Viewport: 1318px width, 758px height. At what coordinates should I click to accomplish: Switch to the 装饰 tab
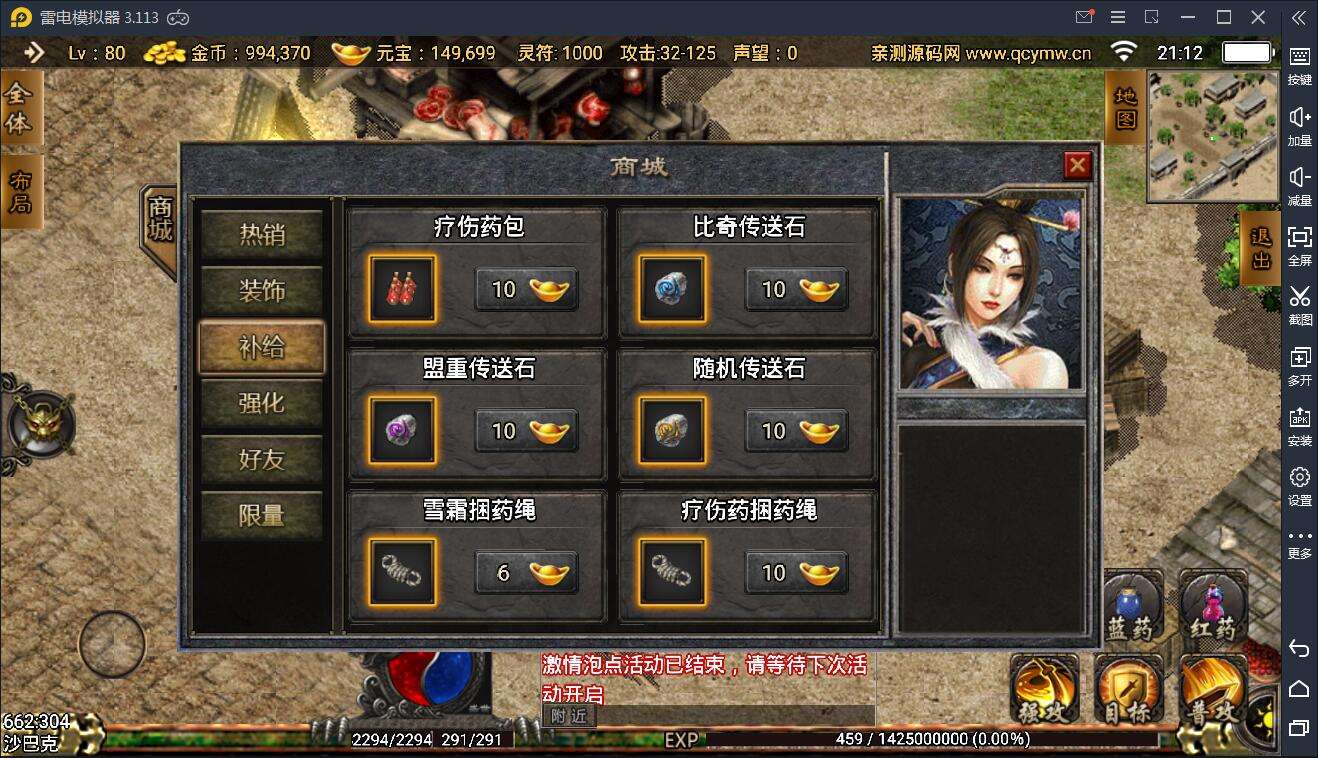[261, 291]
